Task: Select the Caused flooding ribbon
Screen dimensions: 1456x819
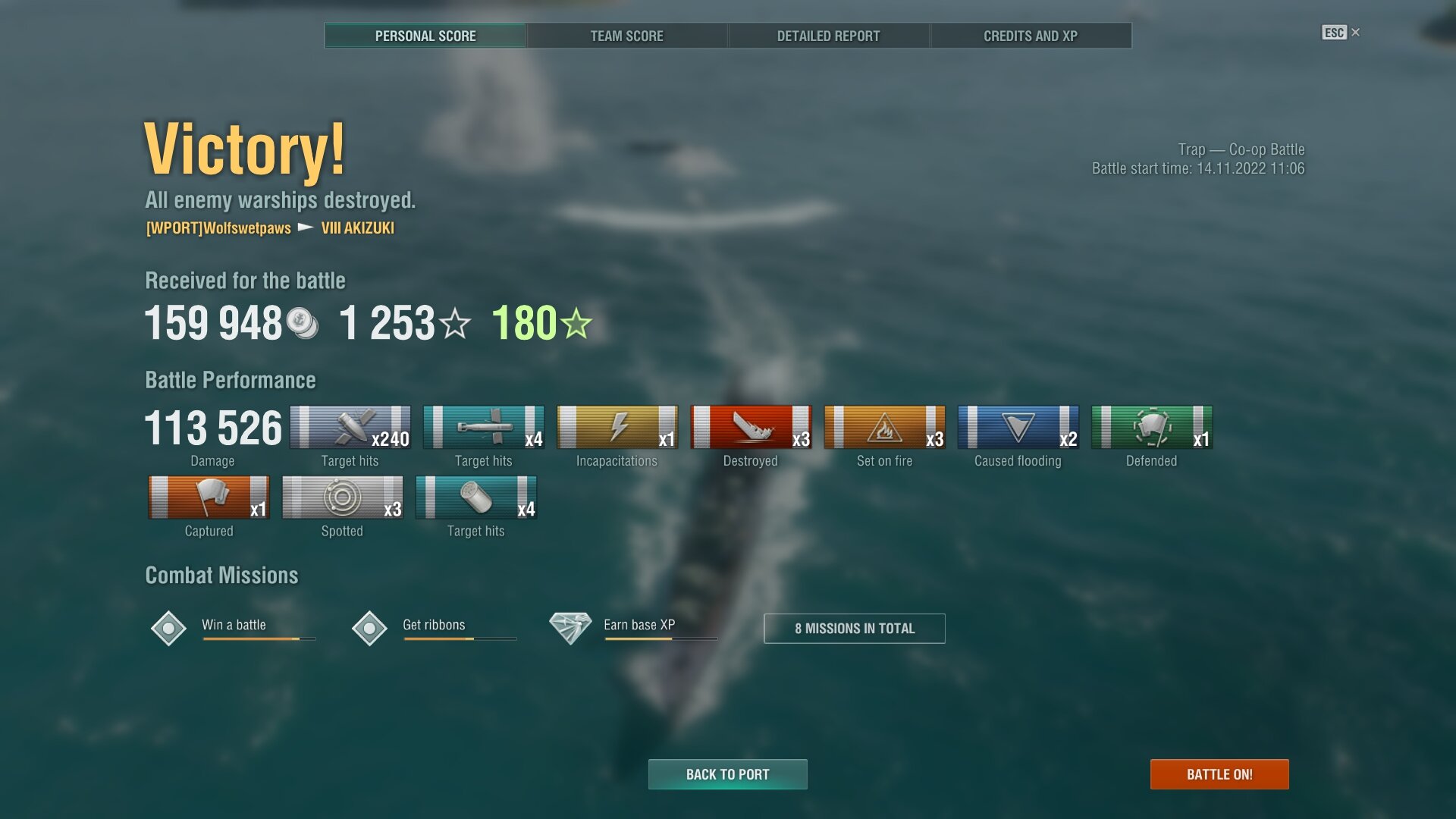Action: (x=1018, y=428)
